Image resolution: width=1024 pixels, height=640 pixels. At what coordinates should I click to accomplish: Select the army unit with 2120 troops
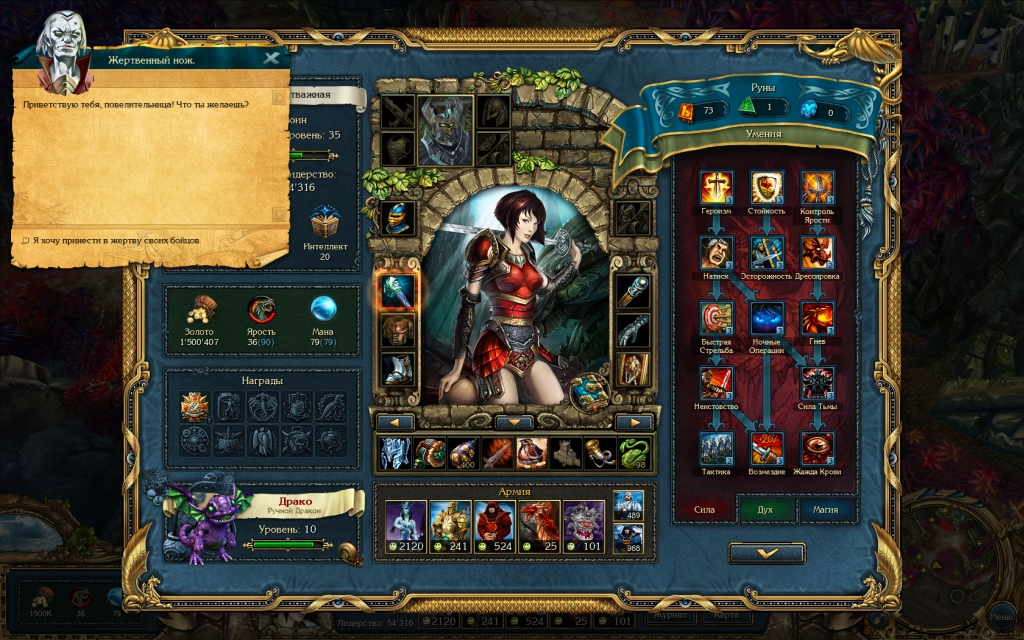pos(406,522)
